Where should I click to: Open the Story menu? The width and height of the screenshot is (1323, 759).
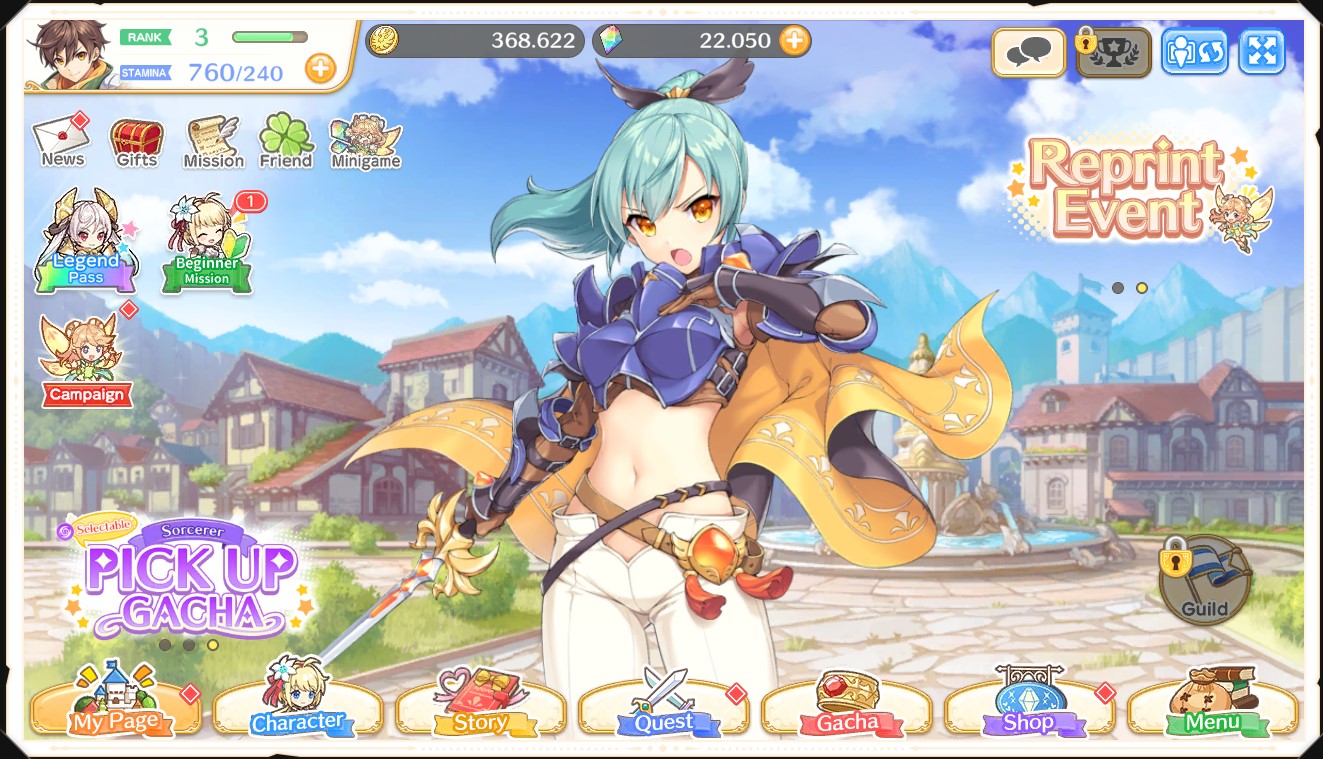(x=481, y=706)
